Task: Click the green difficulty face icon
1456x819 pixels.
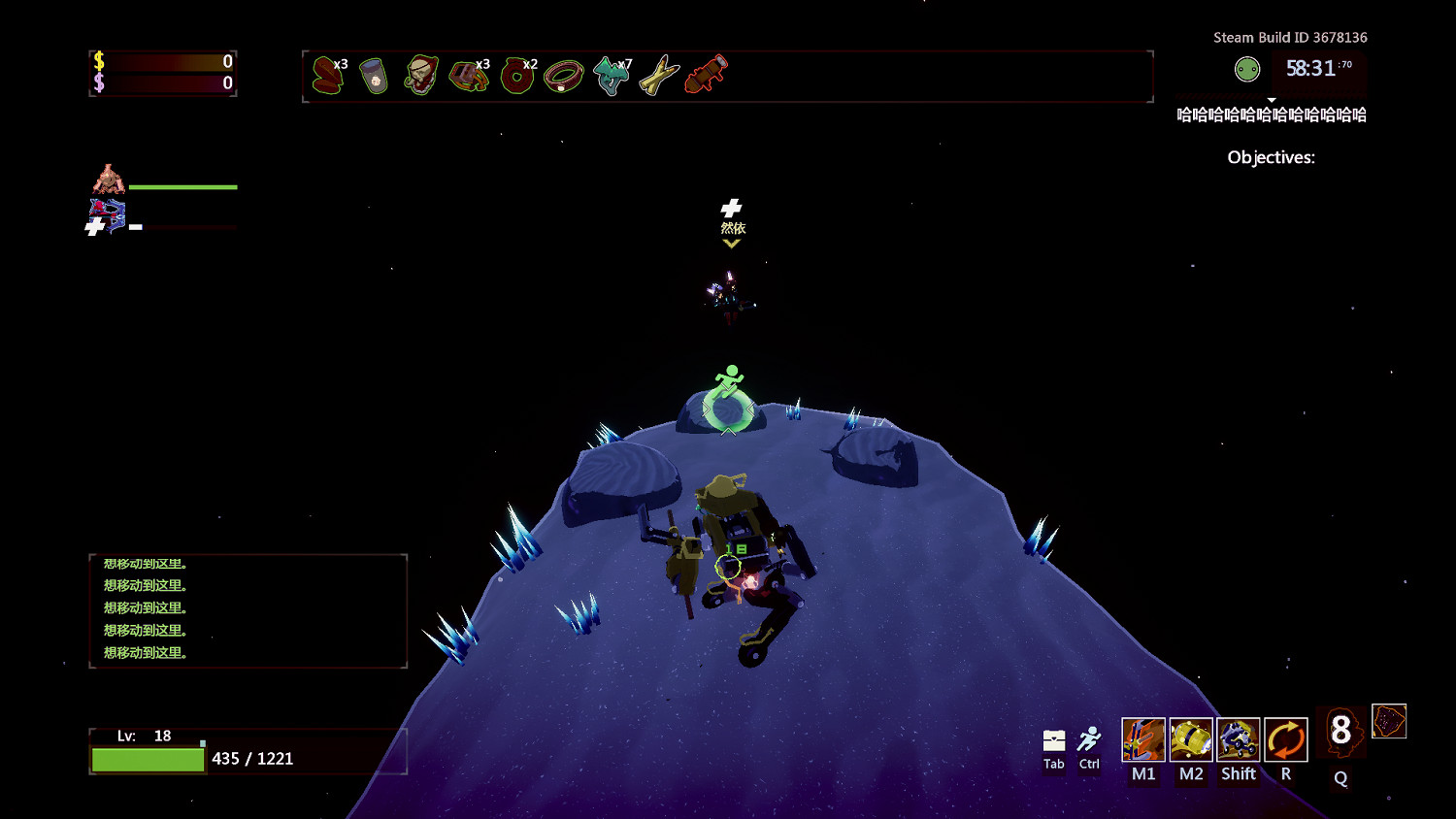Action: (x=1247, y=69)
